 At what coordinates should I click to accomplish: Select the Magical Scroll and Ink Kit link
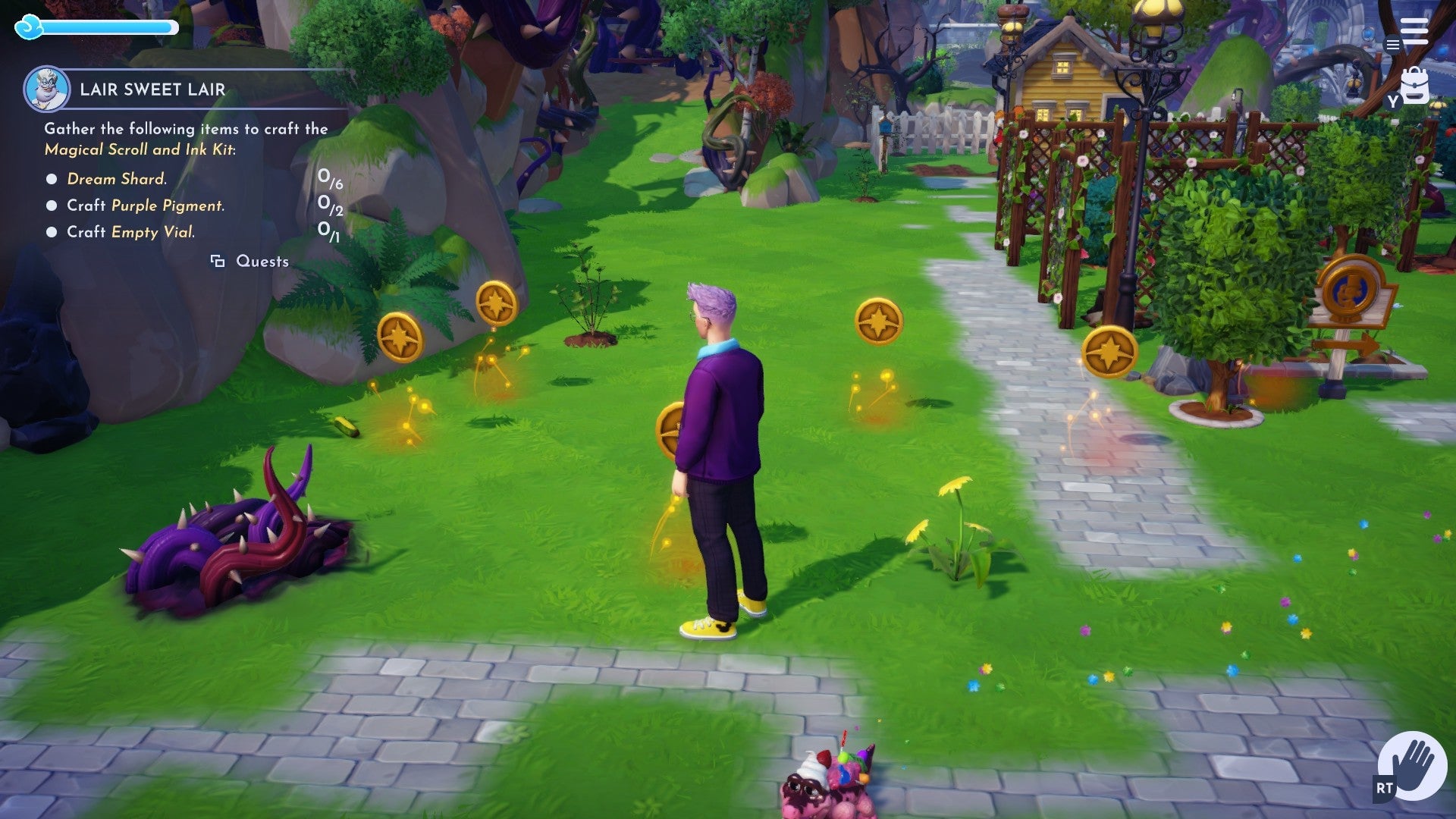point(140,149)
